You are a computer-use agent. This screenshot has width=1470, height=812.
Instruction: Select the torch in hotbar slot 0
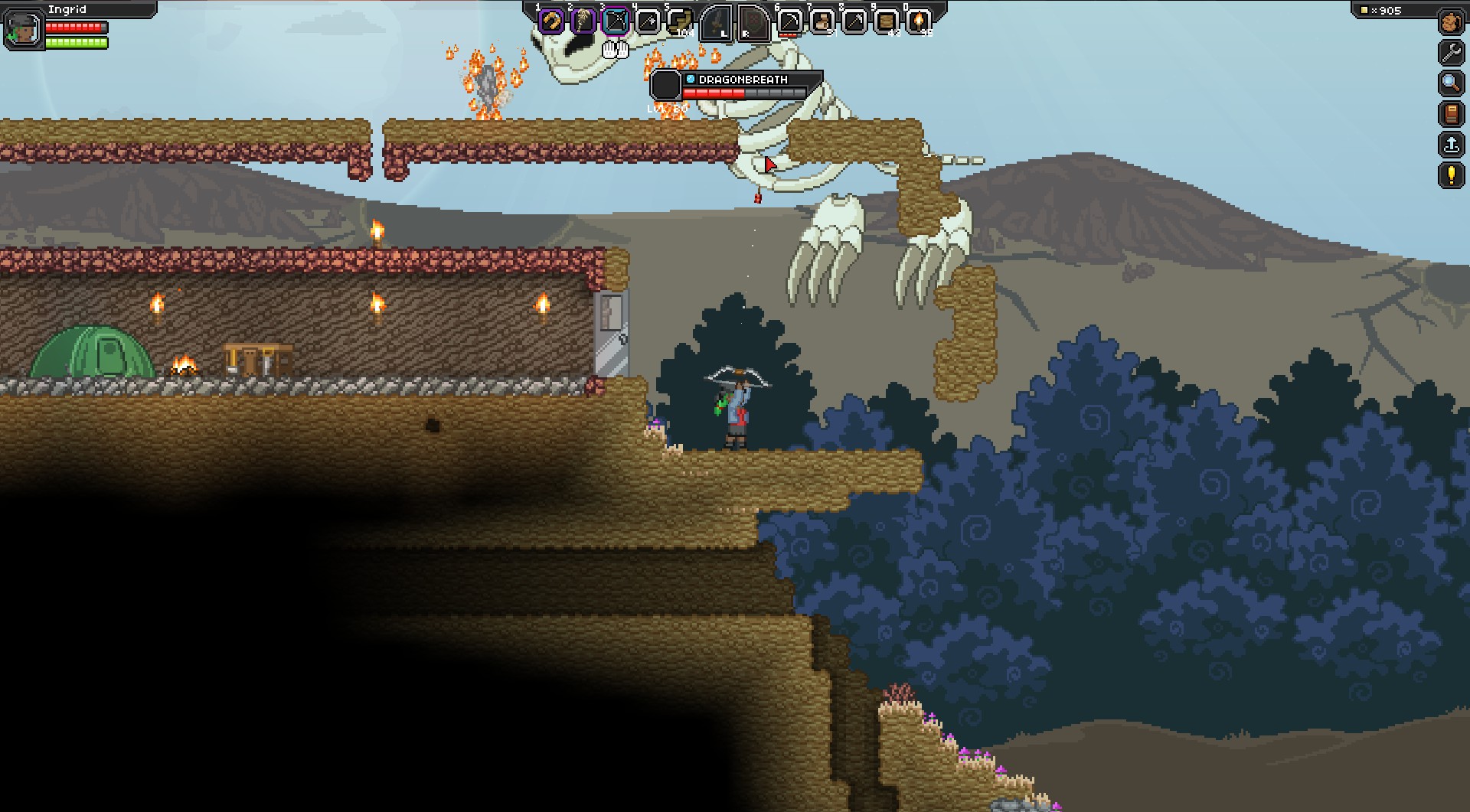pos(919,22)
